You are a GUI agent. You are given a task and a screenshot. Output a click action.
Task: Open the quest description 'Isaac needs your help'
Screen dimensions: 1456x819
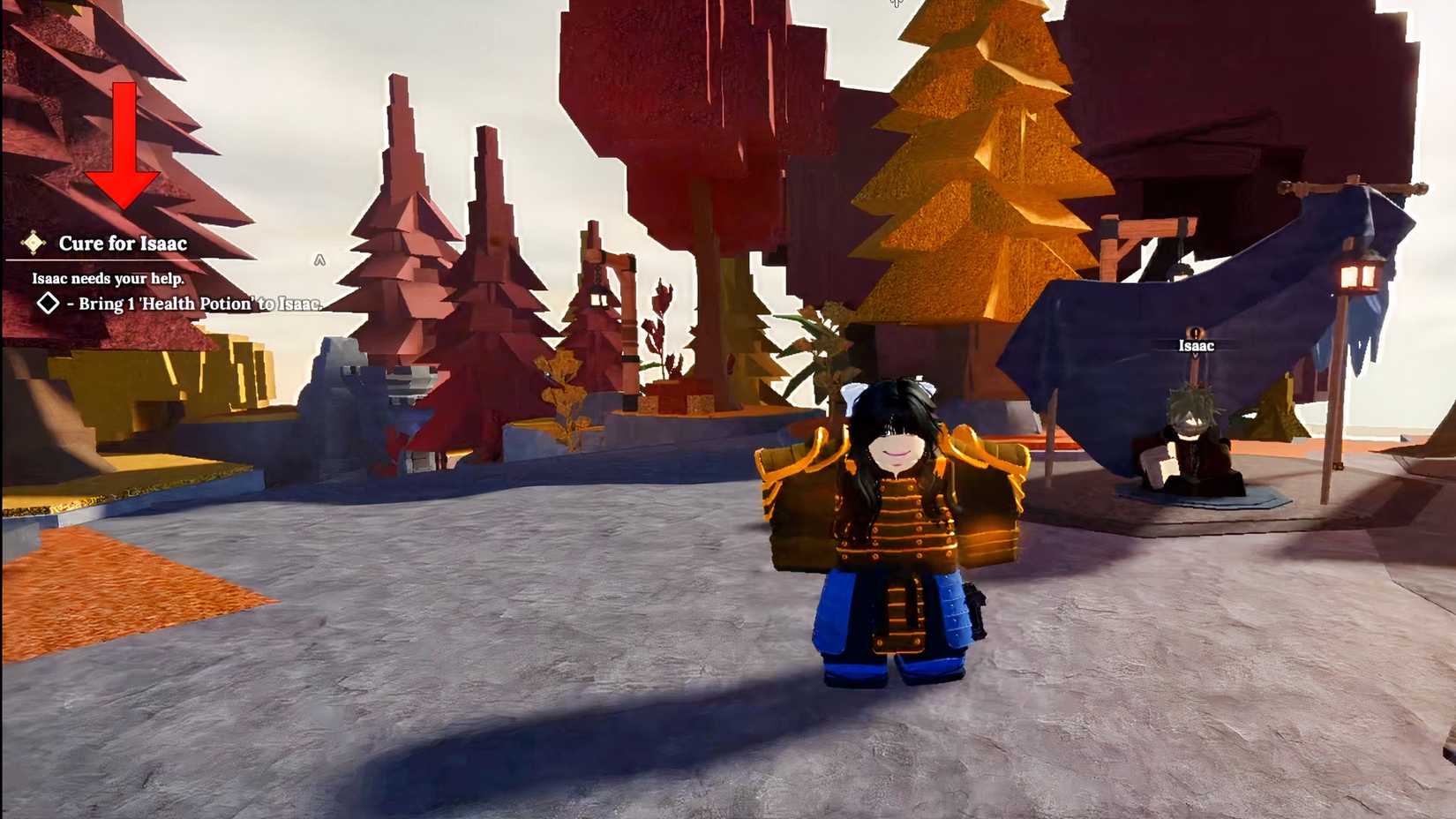(x=108, y=277)
